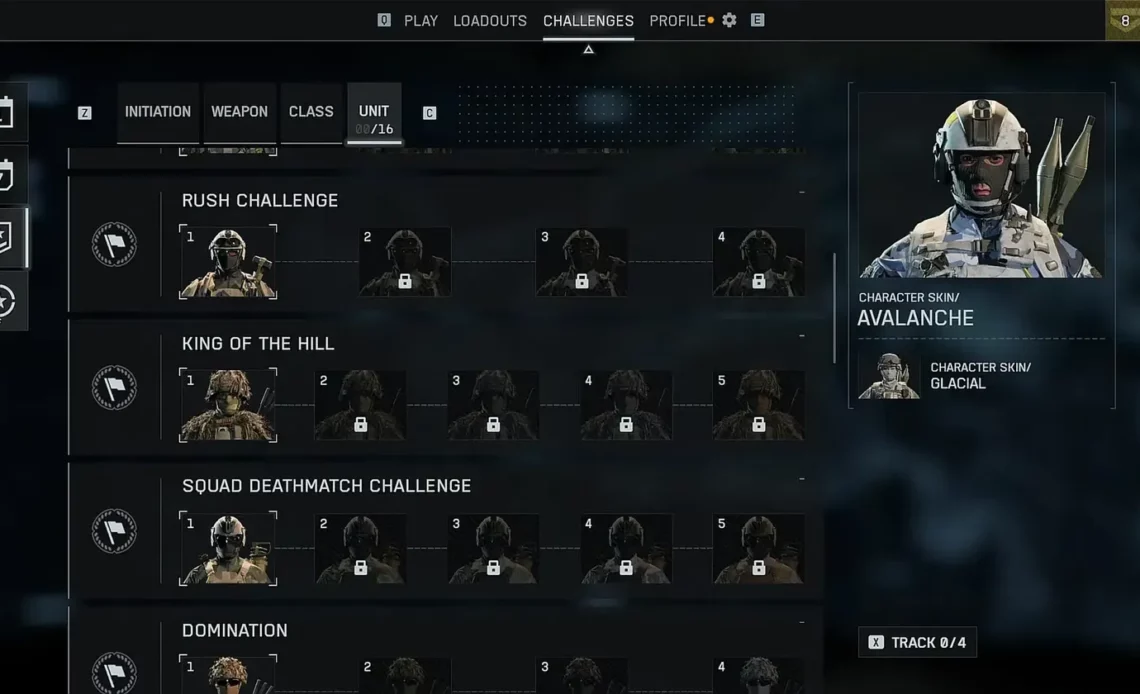This screenshot has height=694, width=1140.
Task: Open the Profile menu
Action: (x=677, y=21)
